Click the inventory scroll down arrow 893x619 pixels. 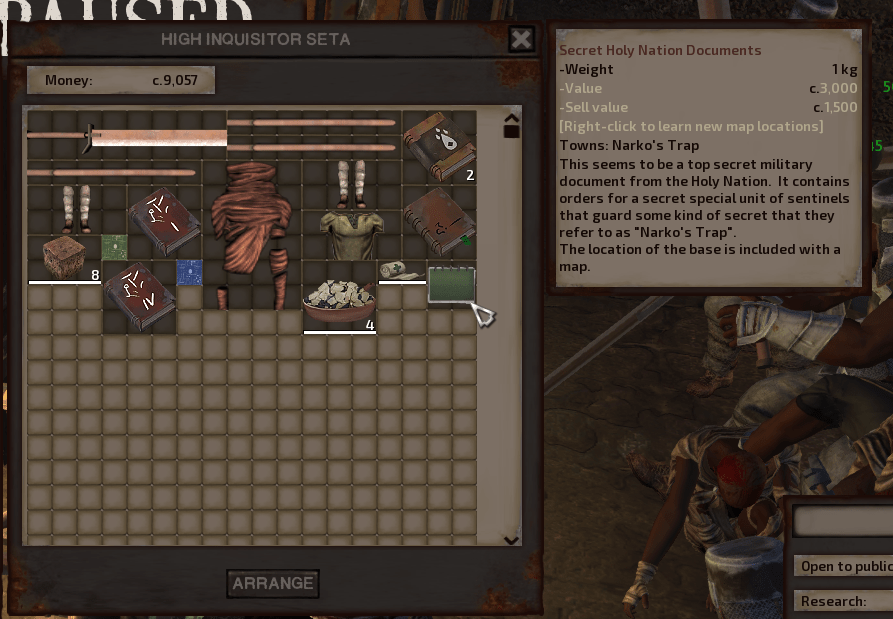[x=511, y=540]
